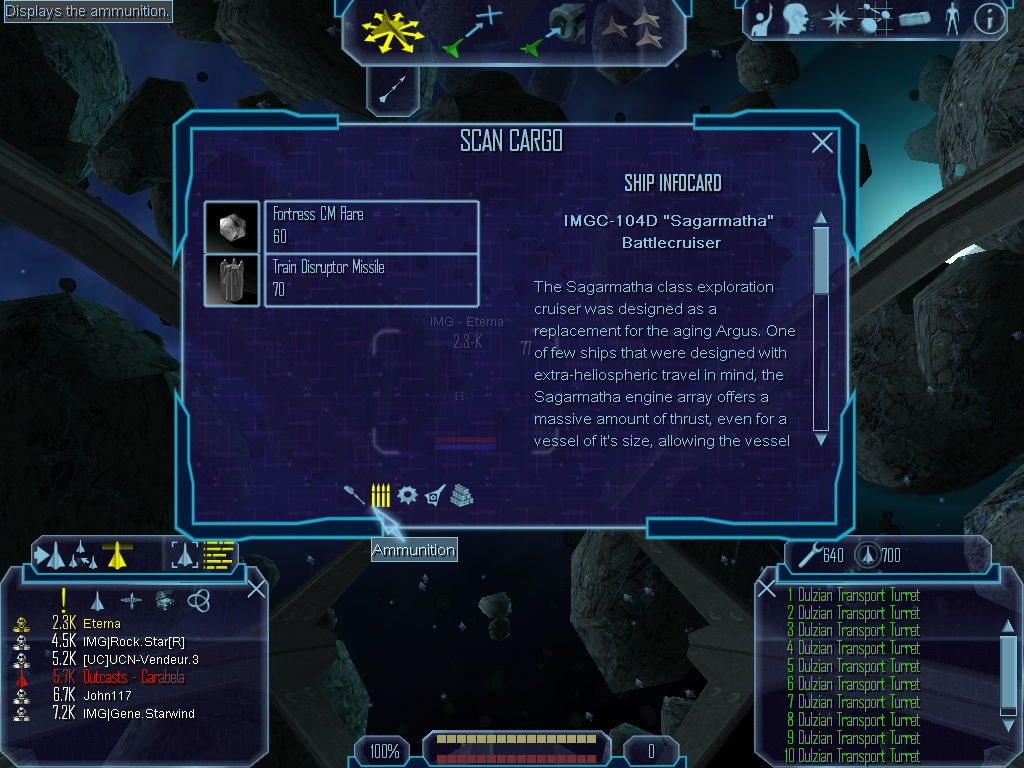1024x768 pixels.
Task: Select the Fortress CM Flare cargo row
Action: click(x=370, y=226)
